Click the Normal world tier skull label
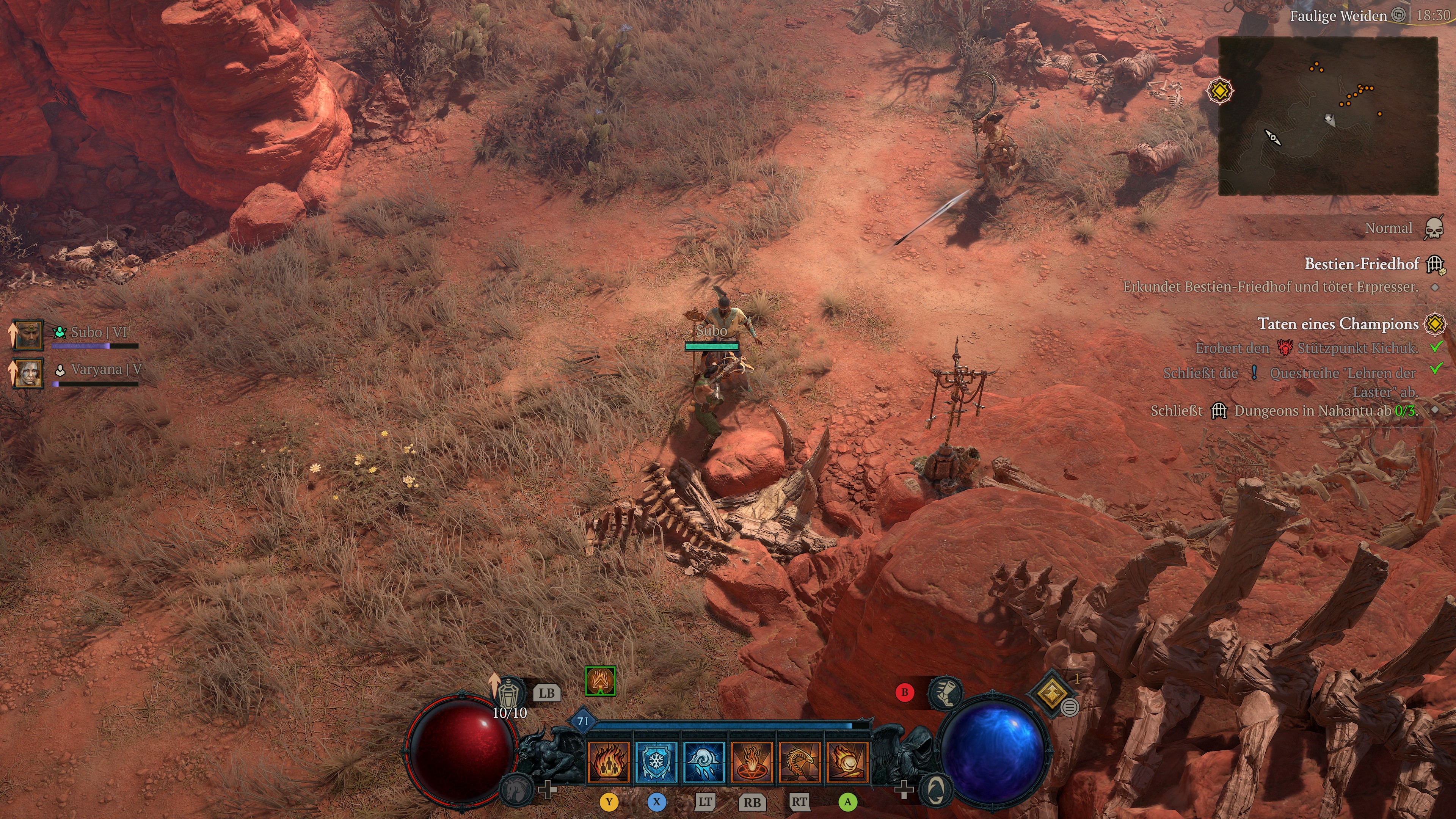Viewport: 1456px width, 819px height. (1388, 228)
